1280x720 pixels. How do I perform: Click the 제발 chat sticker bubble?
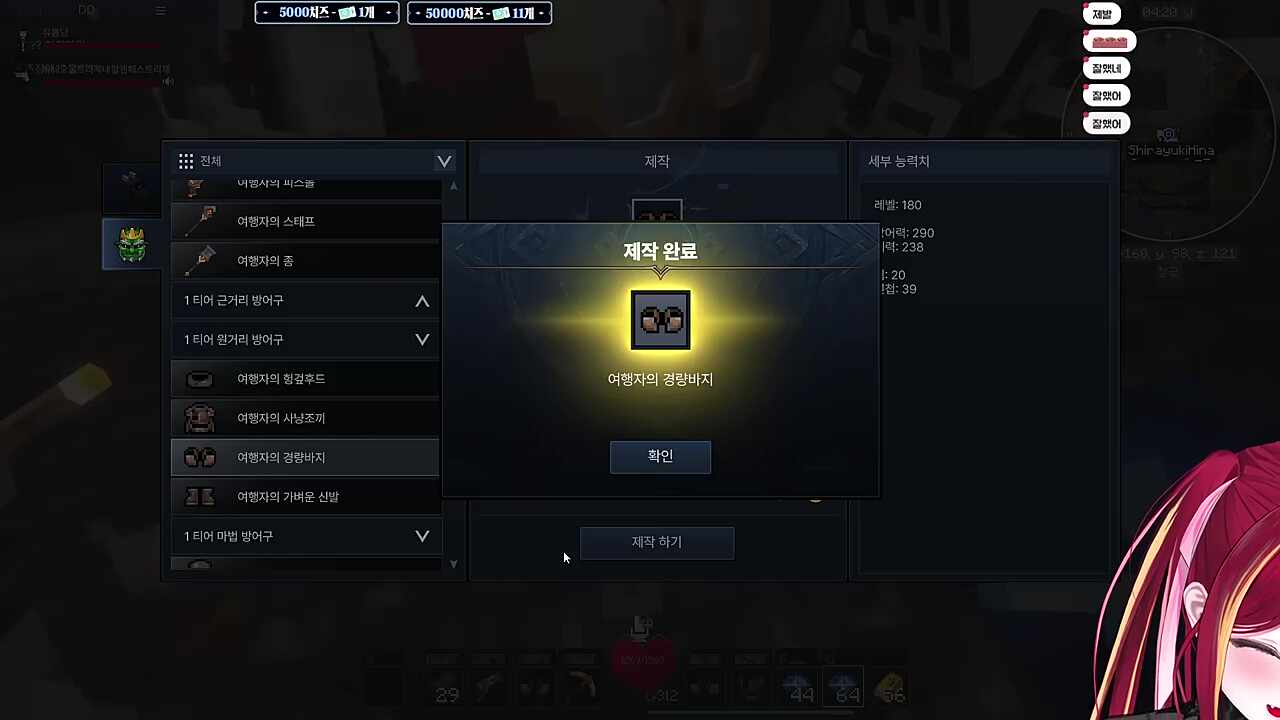(x=1101, y=14)
